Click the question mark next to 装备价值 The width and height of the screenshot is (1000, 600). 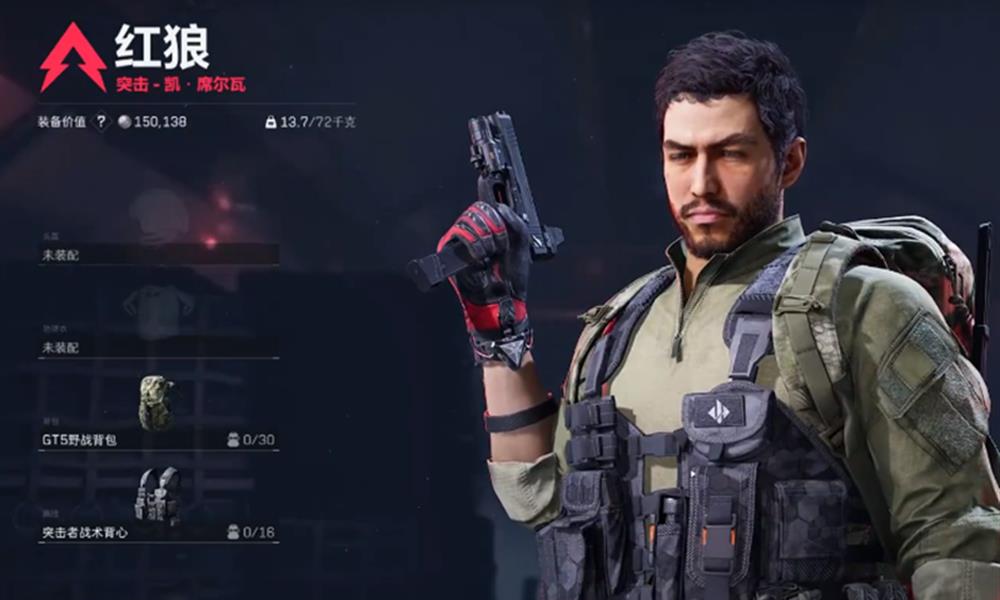(100, 122)
